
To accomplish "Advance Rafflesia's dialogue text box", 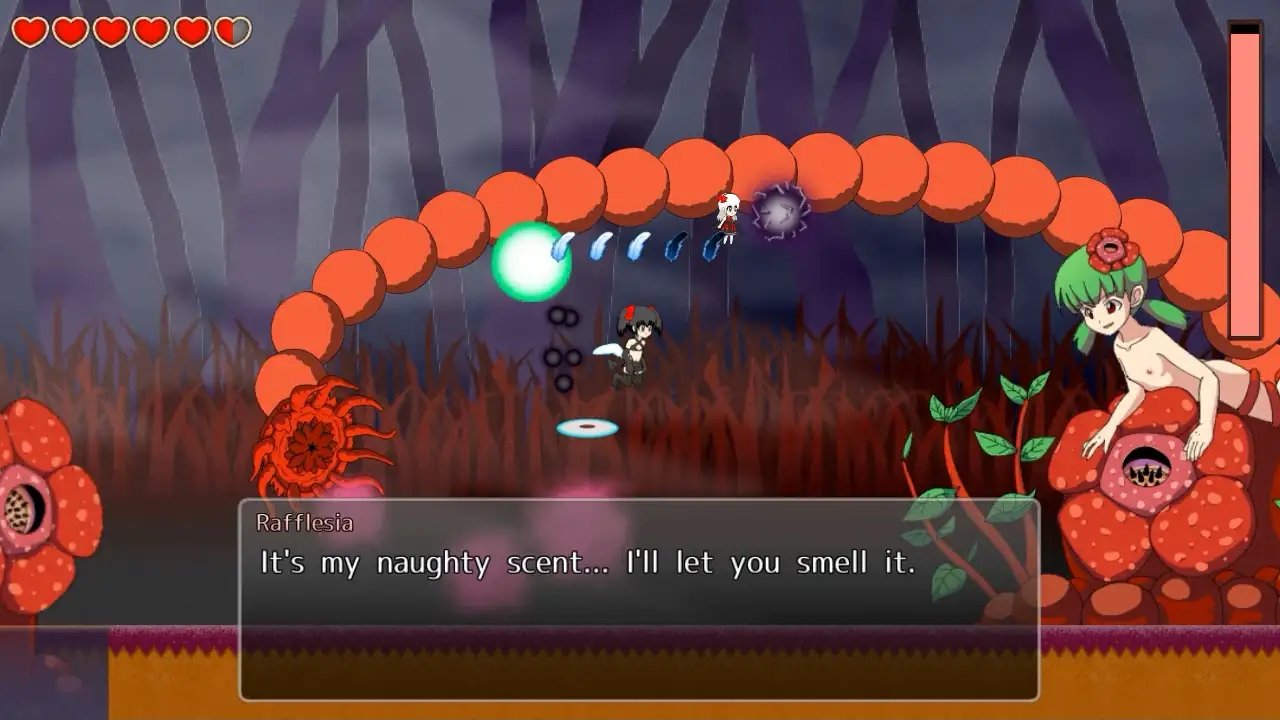I will click(x=638, y=600).
